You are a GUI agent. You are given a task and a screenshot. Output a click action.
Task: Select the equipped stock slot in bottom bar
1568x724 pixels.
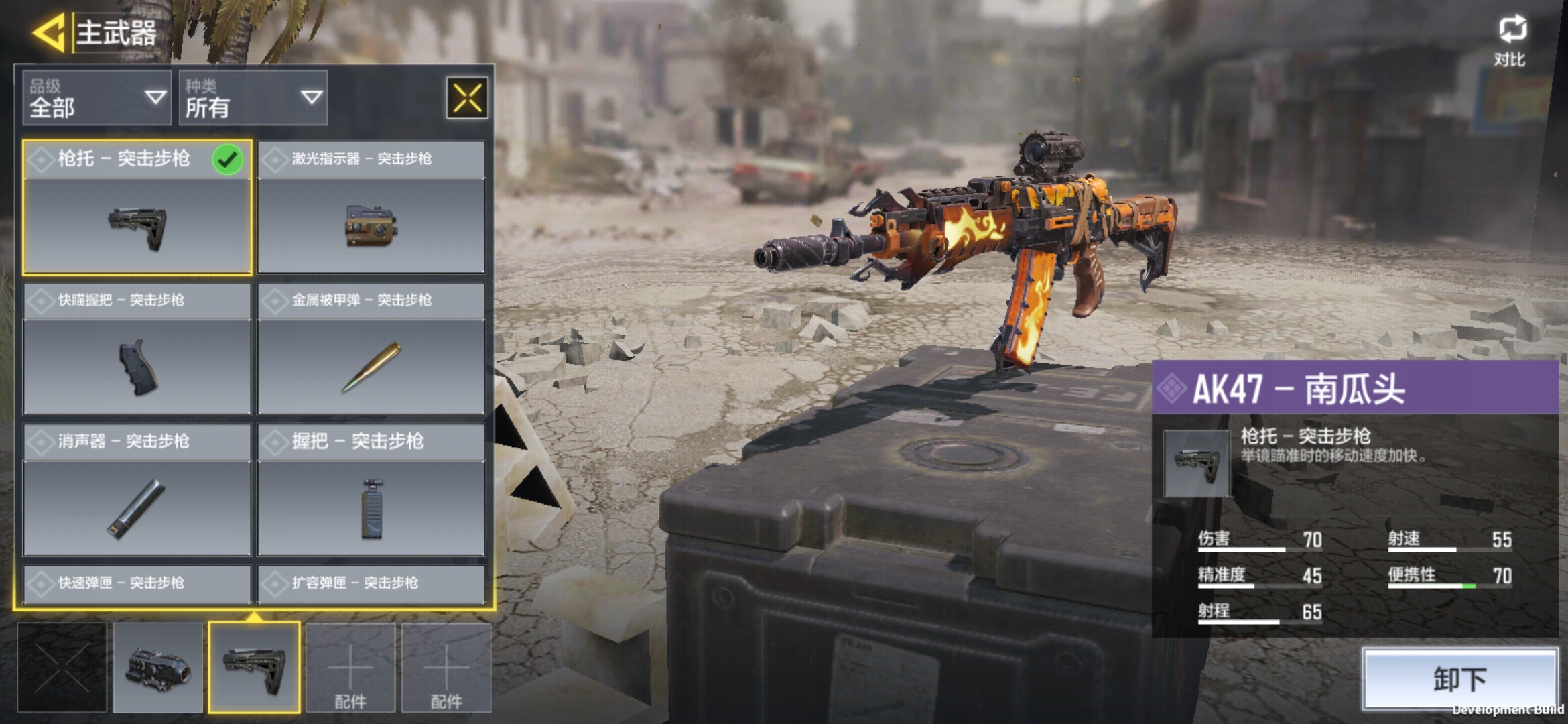pyautogui.click(x=254, y=668)
